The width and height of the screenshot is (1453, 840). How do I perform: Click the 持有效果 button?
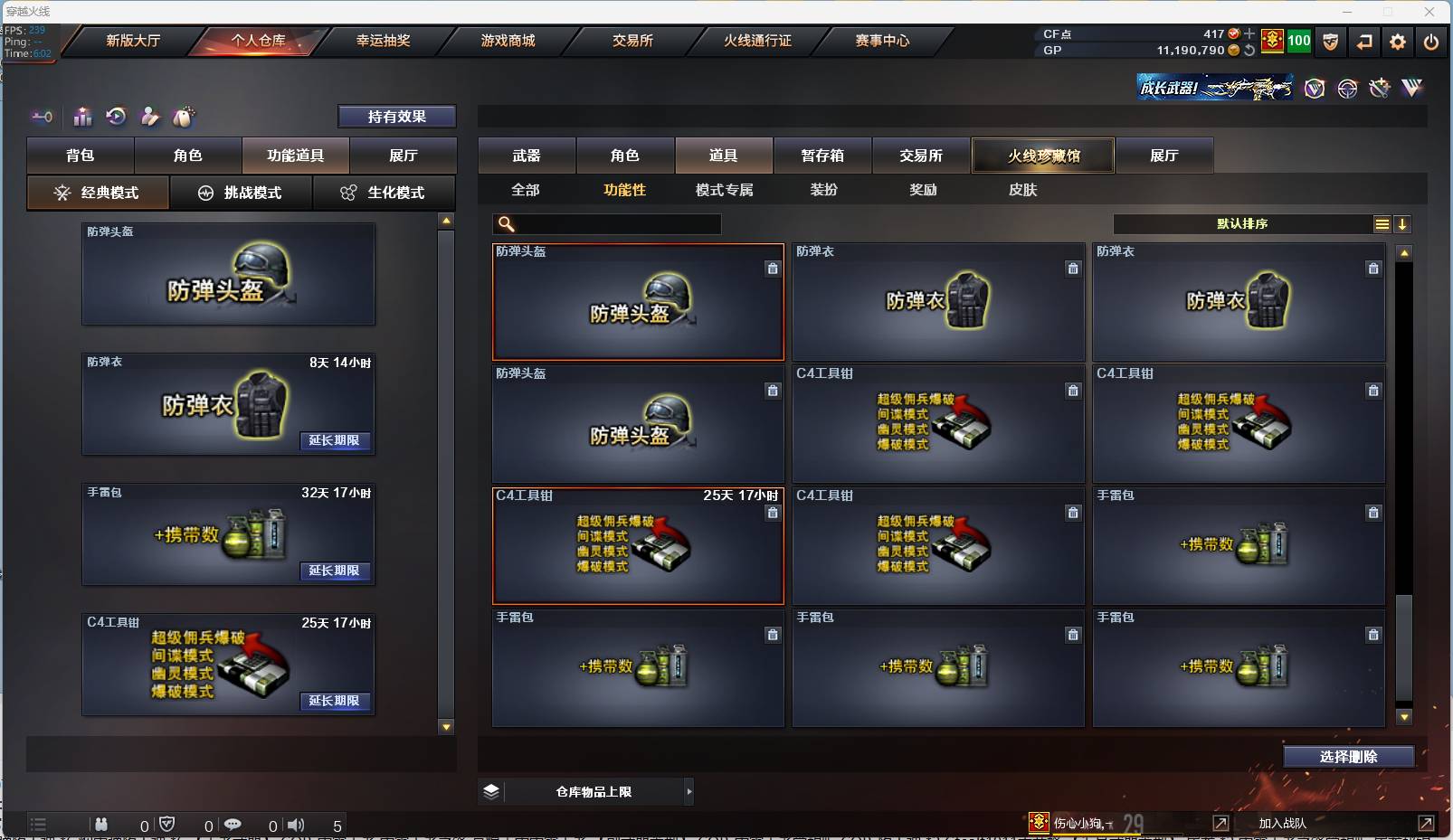click(x=397, y=116)
